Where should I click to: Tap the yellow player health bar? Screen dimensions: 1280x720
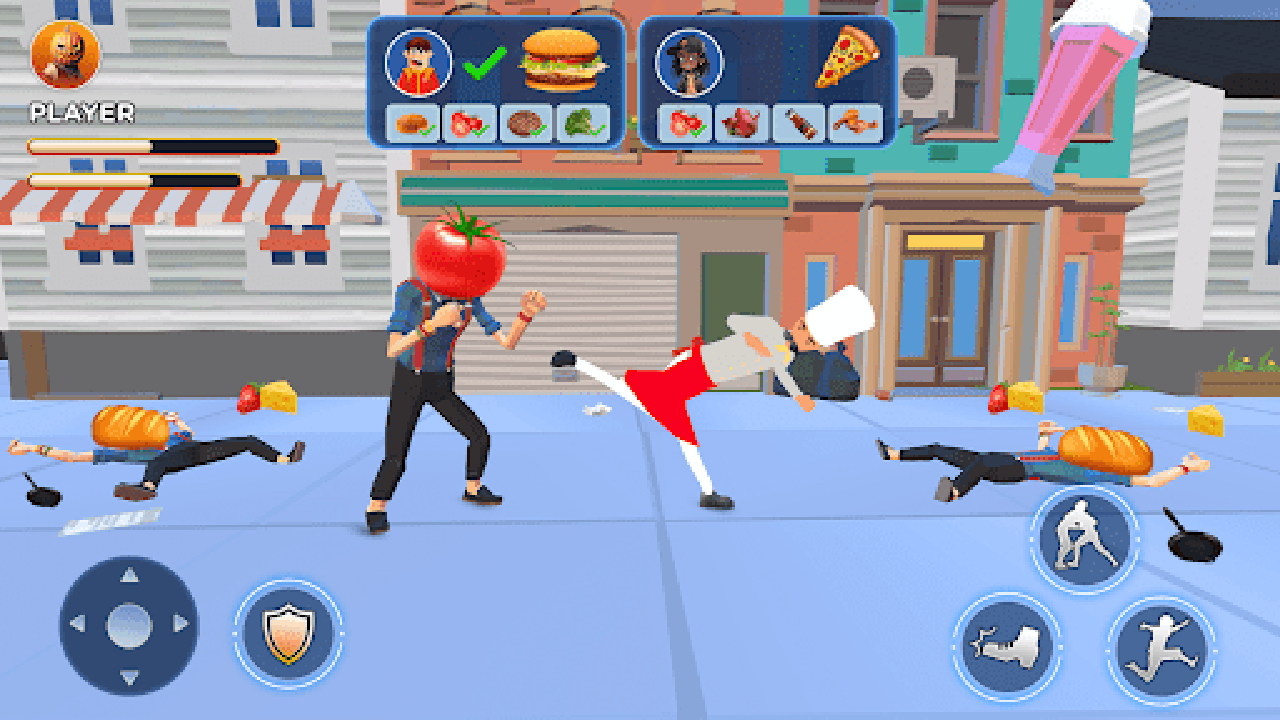pyautogui.click(x=150, y=145)
